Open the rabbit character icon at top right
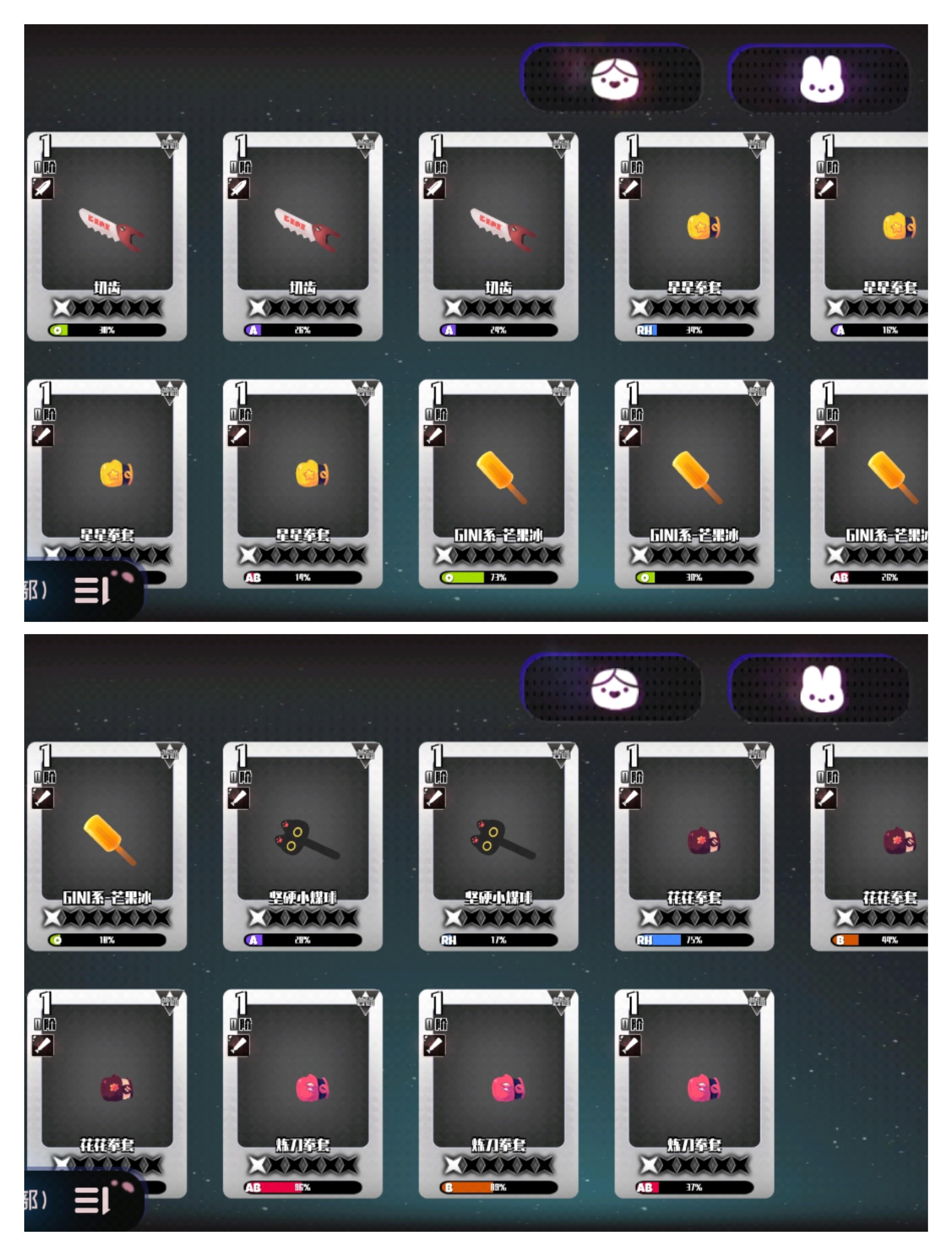Viewport: 952px width, 1256px height. click(x=823, y=79)
